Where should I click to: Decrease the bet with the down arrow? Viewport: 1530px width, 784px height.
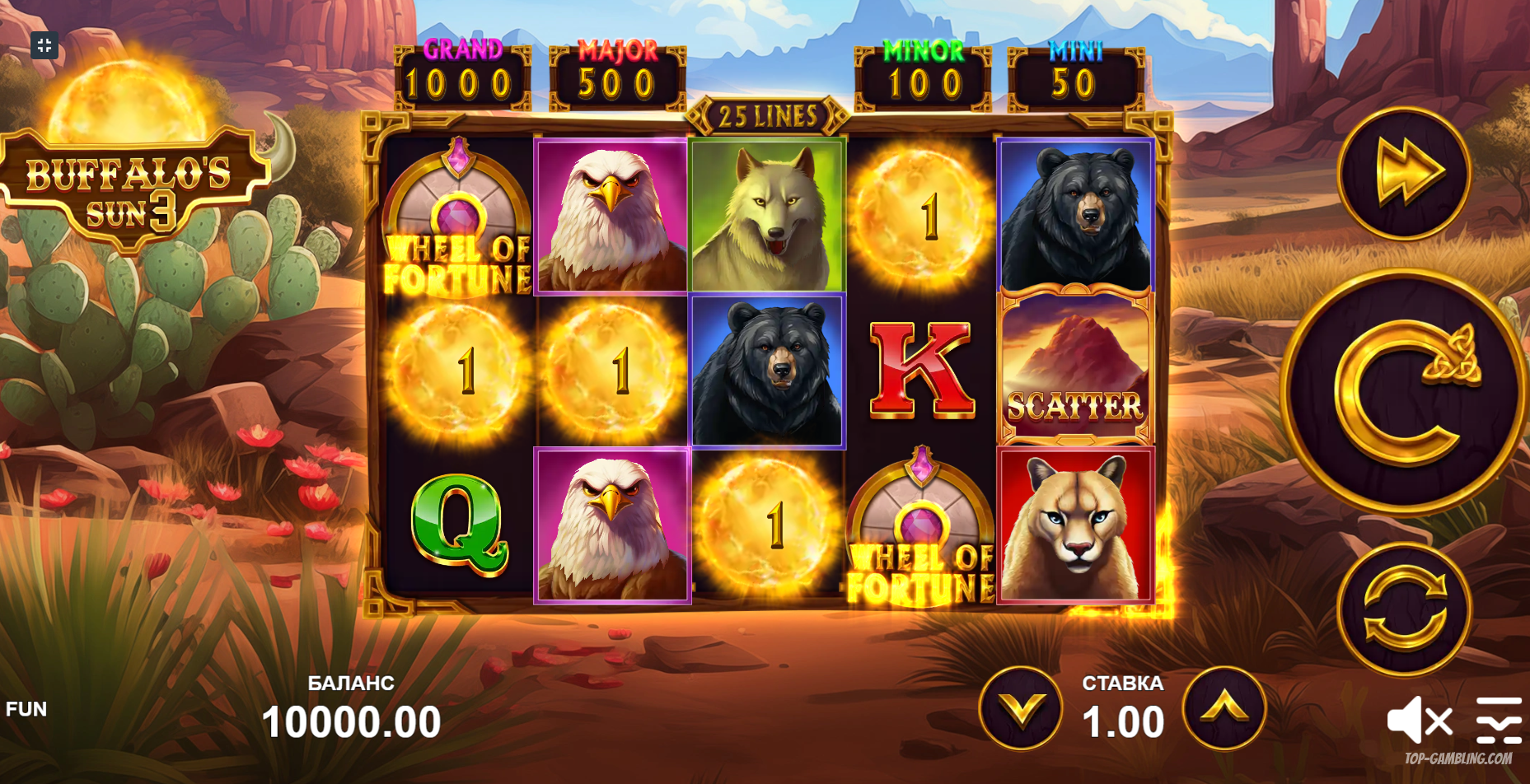1021,708
